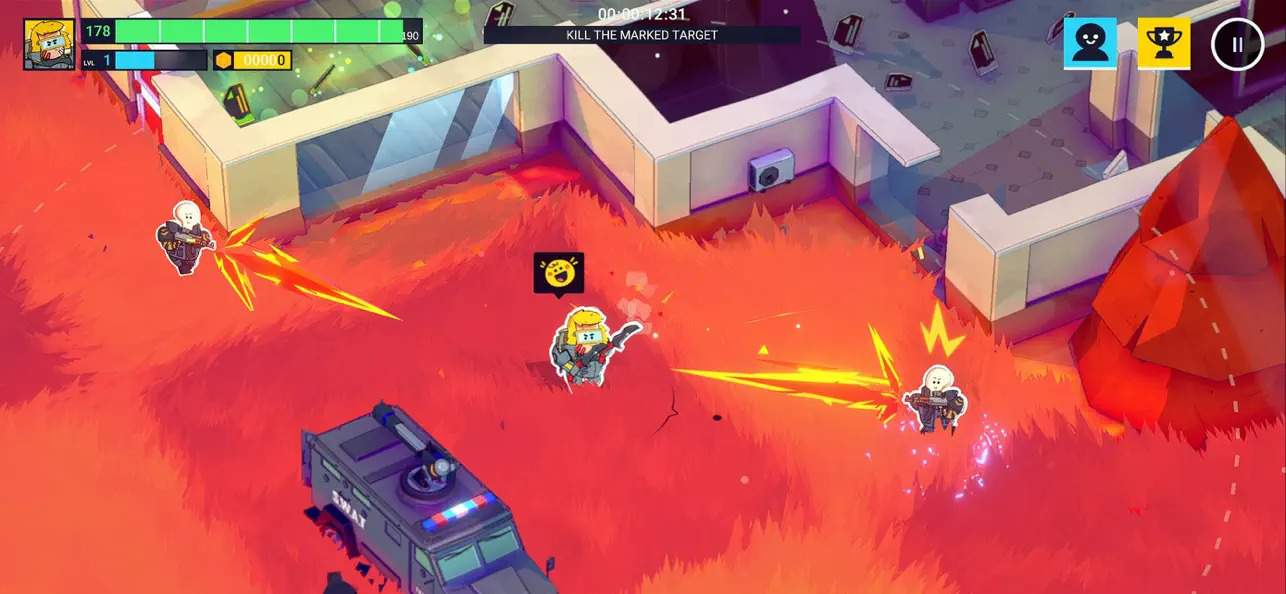This screenshot has width=1286, height=594.
Task: Pause the game with the pause button
Action: pyautogui.click(x=1237, y=44)
